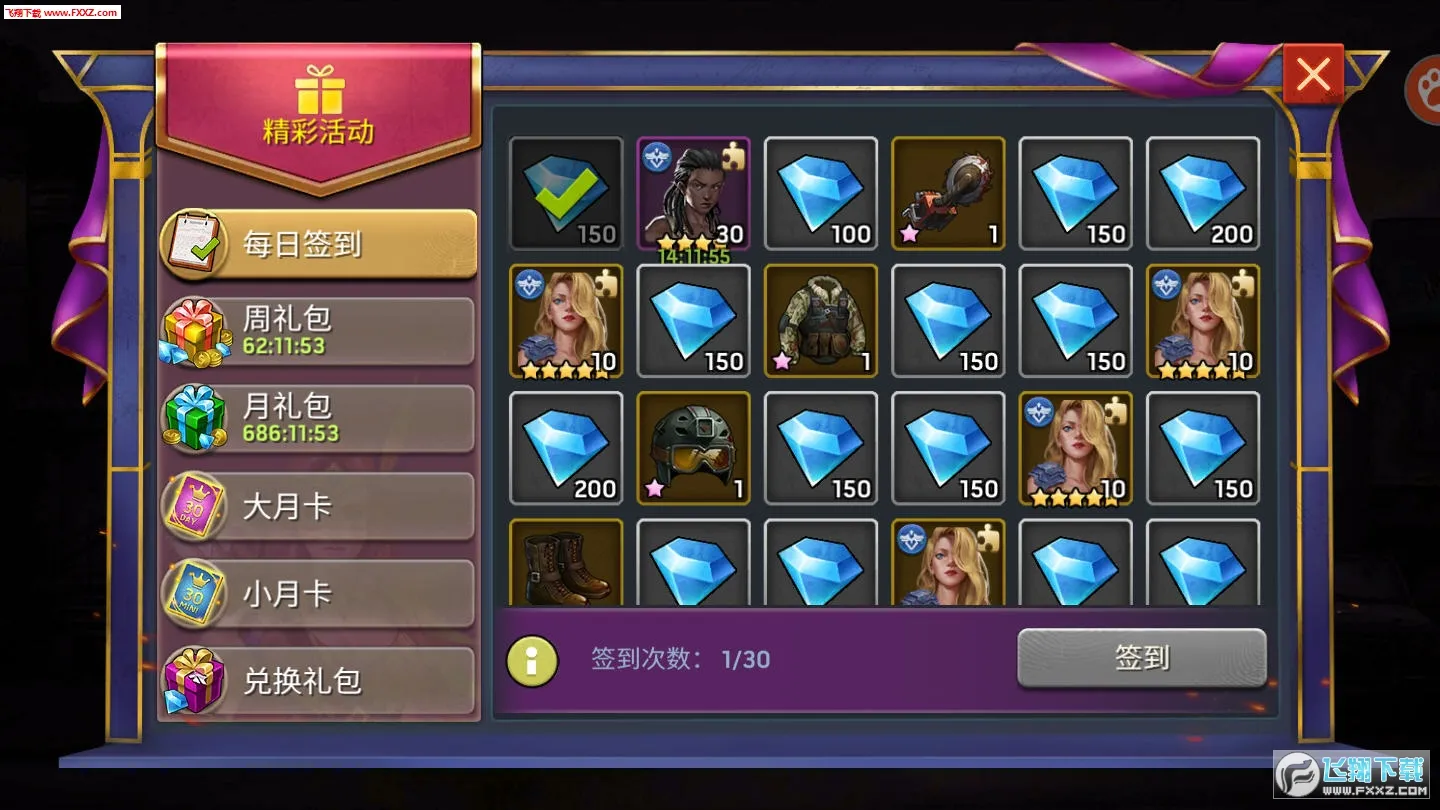The image size is (1440, 810).
Task: Select the 大月卡 monthly card icon
Action: click(196, 506)
